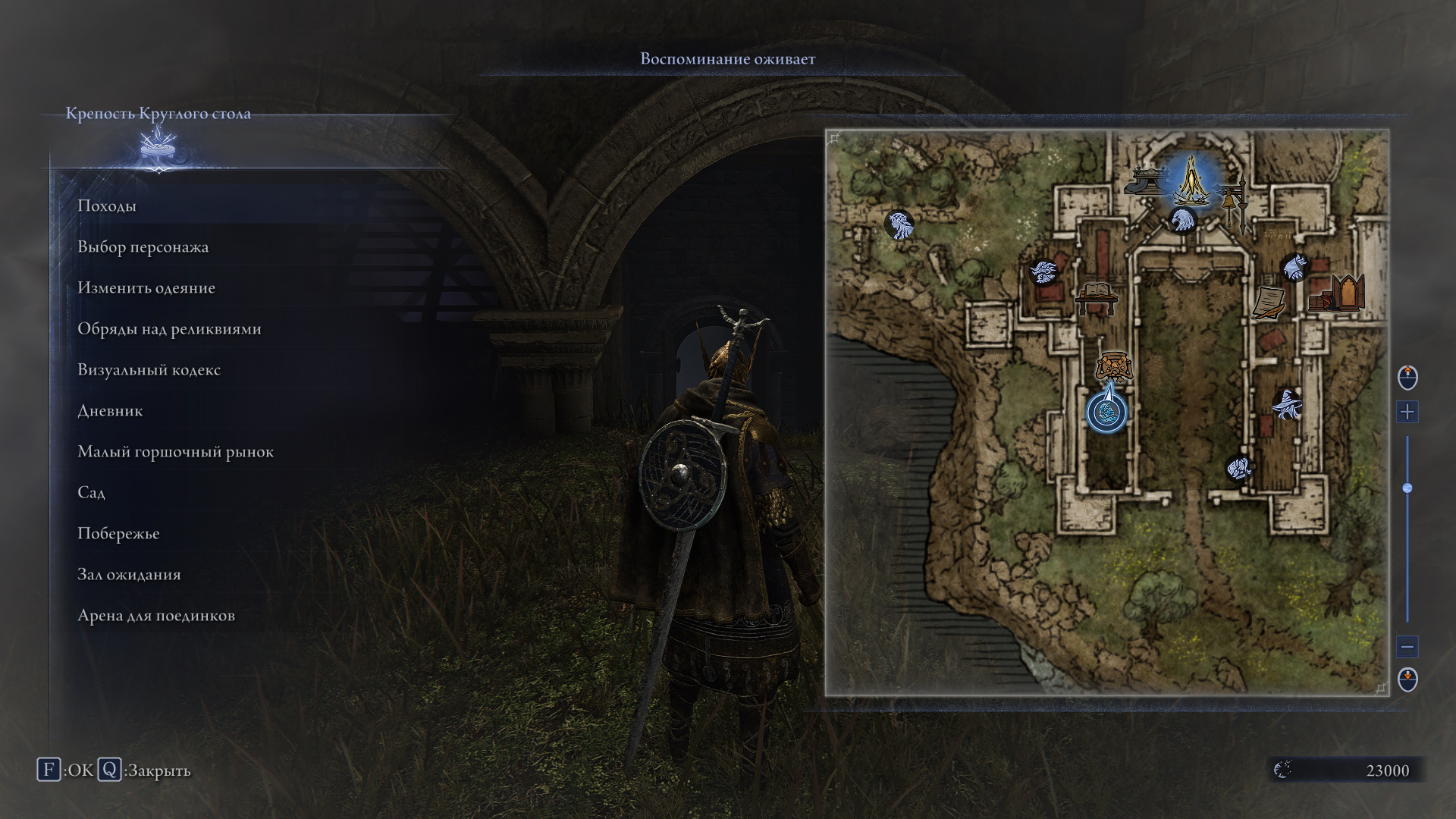The image size is (1456, 819).
Task: Choose the Сад destination
Action: click(91, 492)
